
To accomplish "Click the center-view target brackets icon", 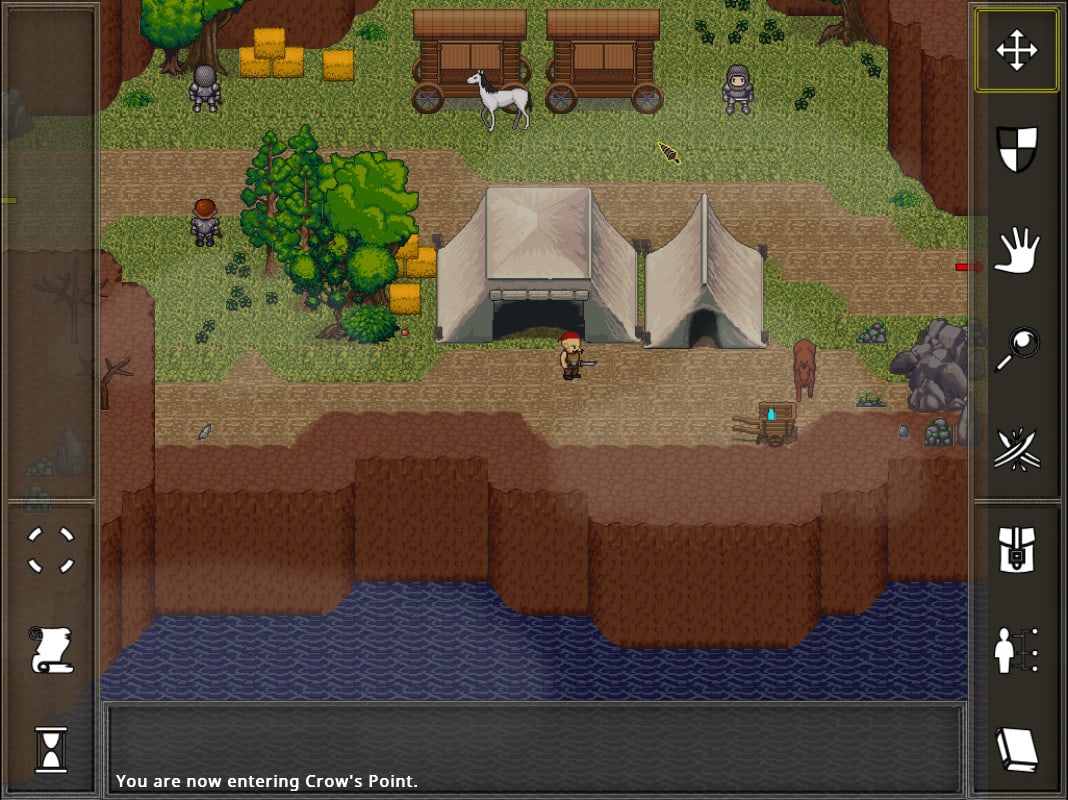I will click(x=50, y=550).
